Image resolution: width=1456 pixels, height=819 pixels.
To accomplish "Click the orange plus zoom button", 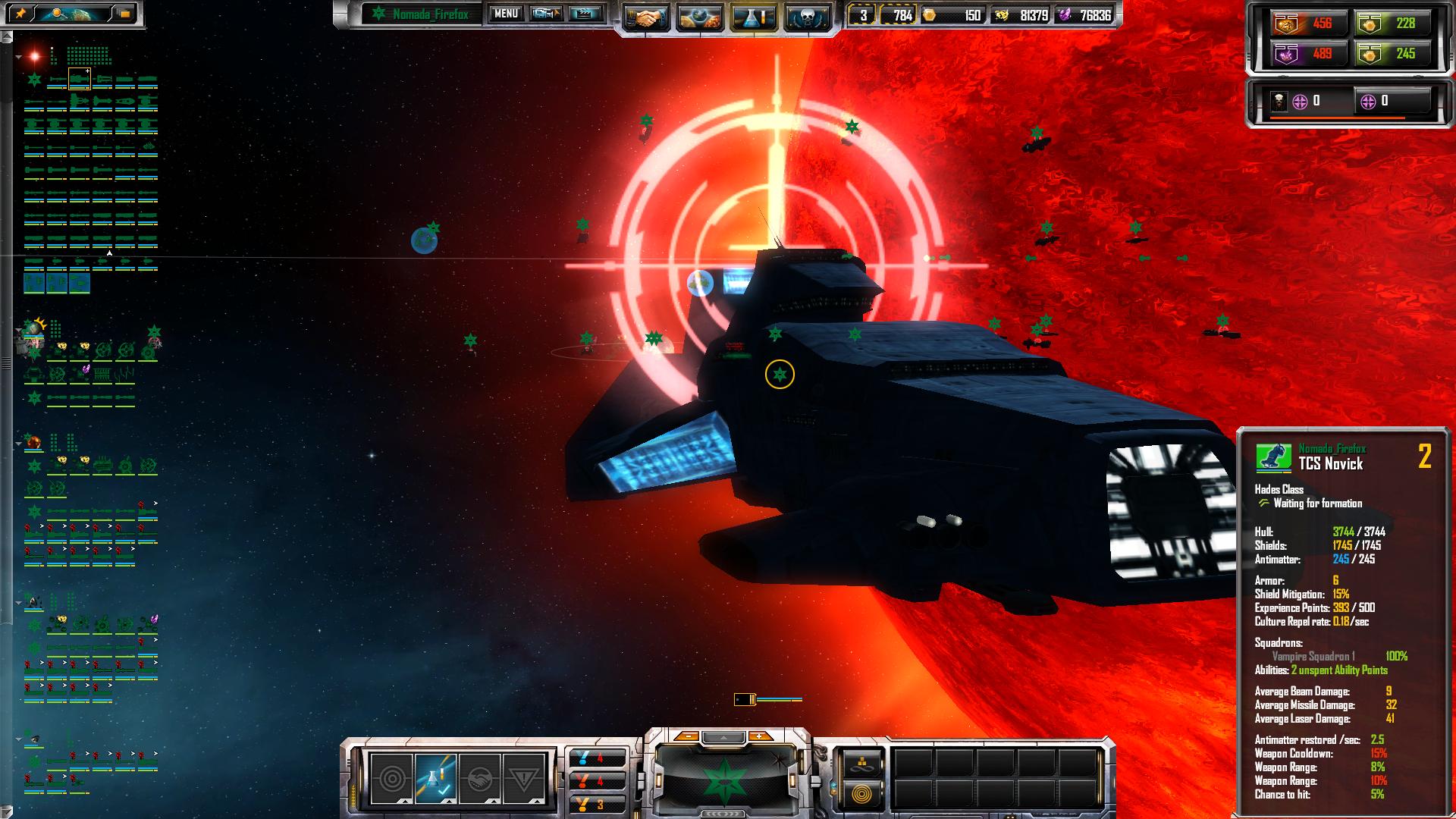I will (759, 736).
